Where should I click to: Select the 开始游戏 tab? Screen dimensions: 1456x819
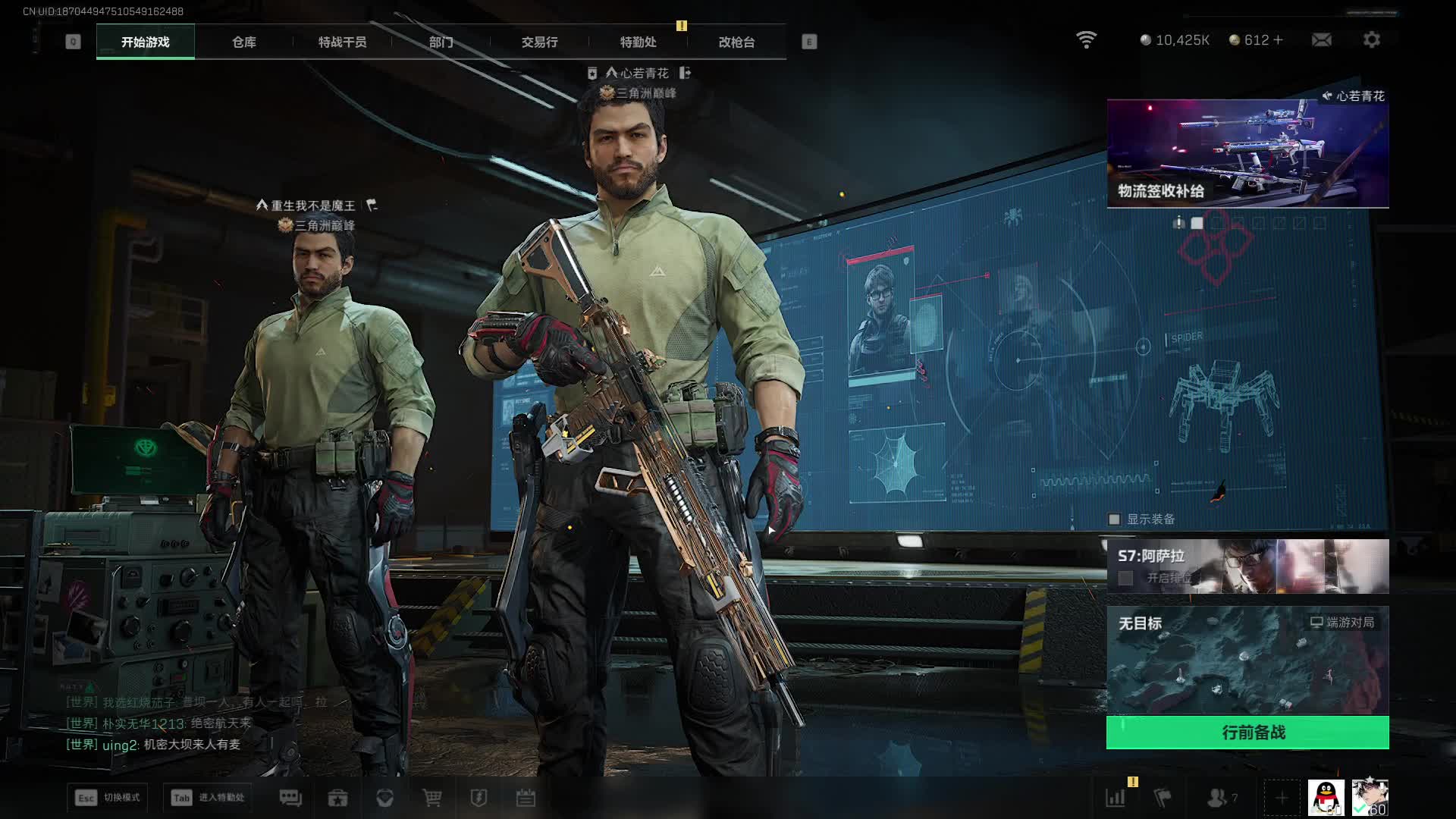(146, 42)
